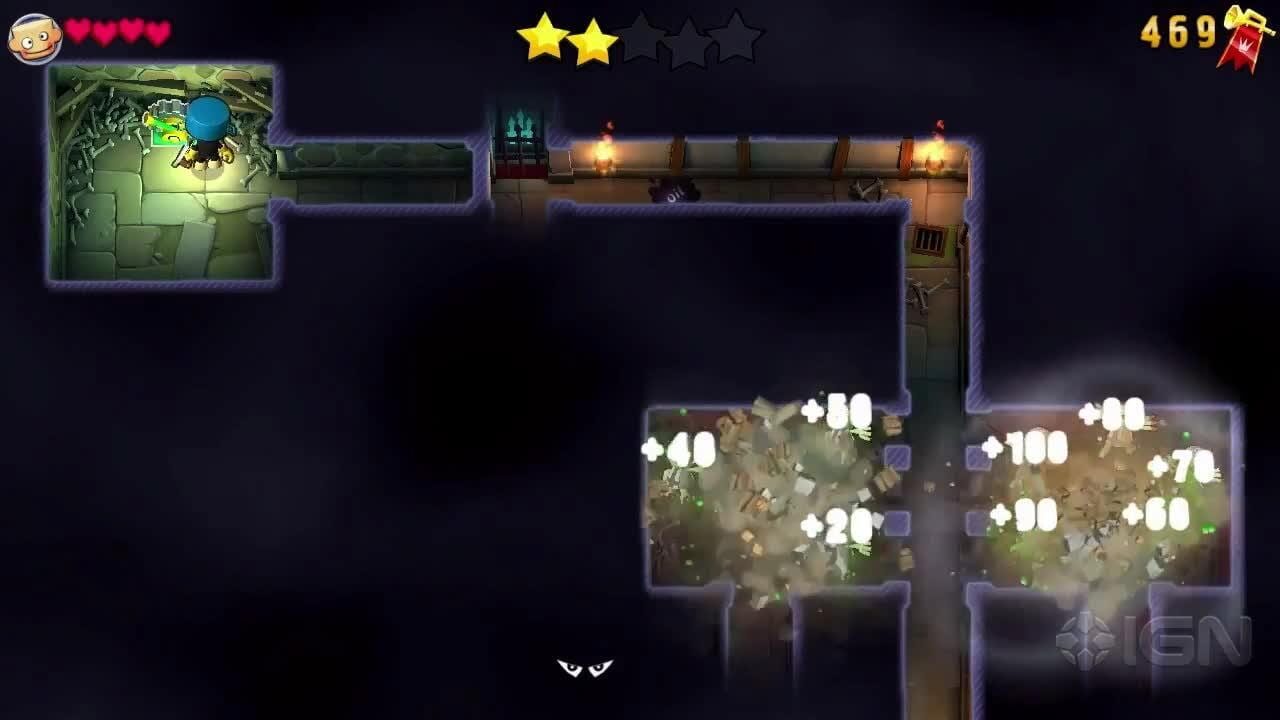The width and height of the screenshot is (1280, 720).
Task: Click the first filled star
Action: coord(545,35)
